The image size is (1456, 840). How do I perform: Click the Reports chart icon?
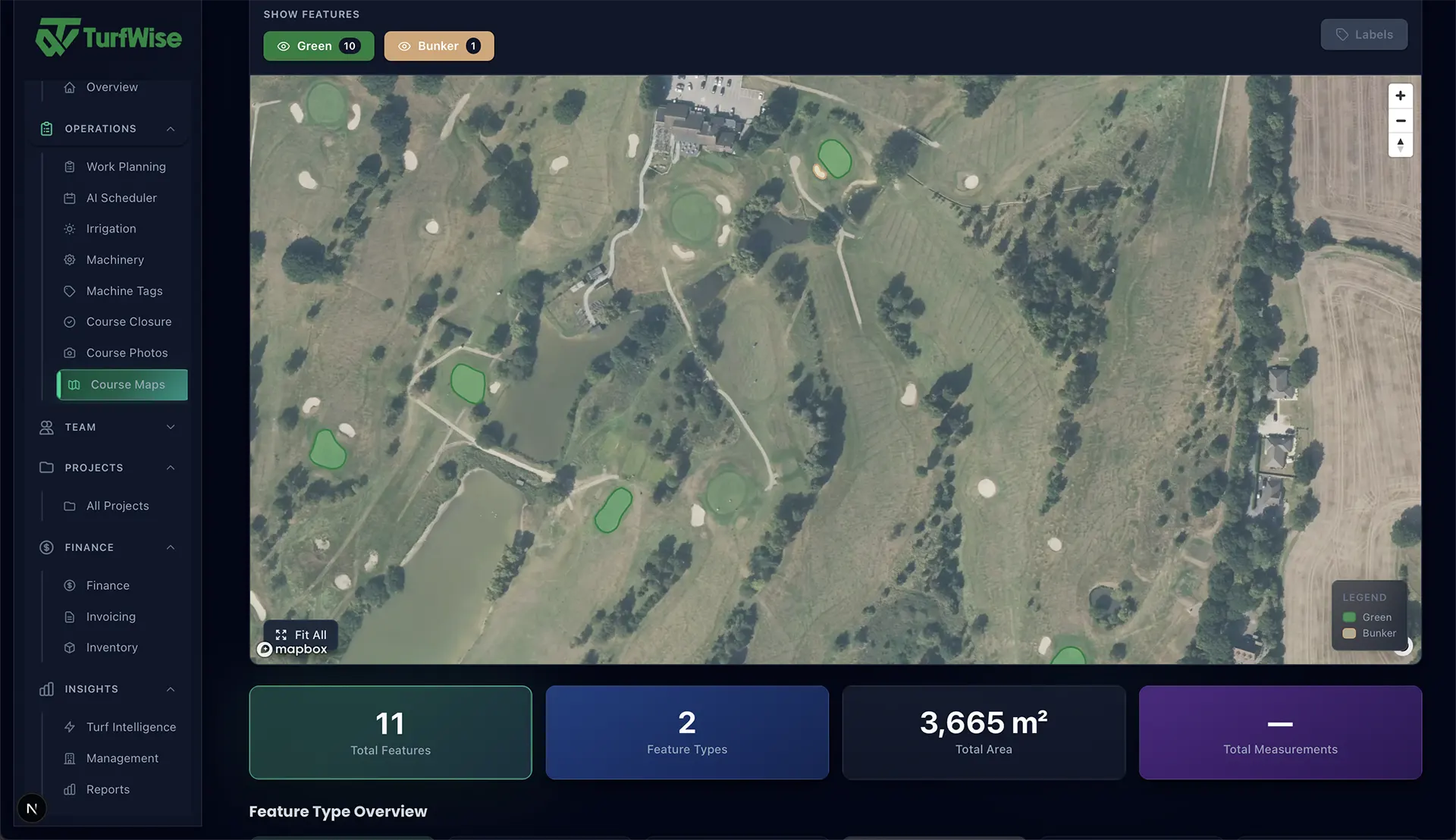coord(69,789)
